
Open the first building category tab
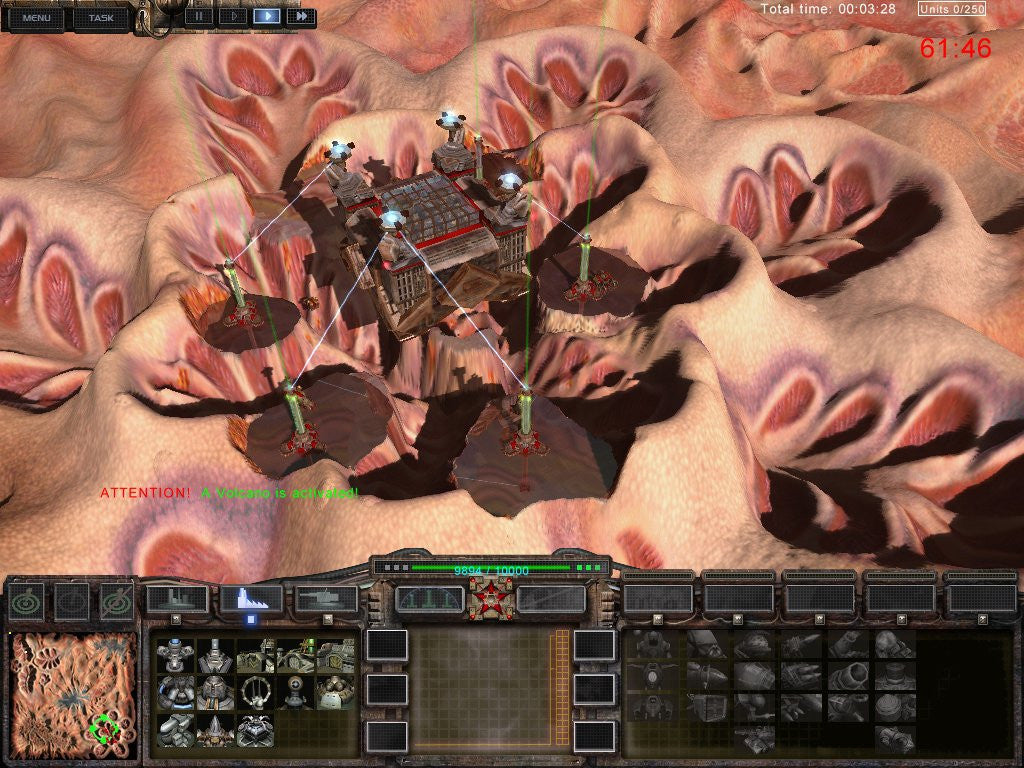point(177,599)
